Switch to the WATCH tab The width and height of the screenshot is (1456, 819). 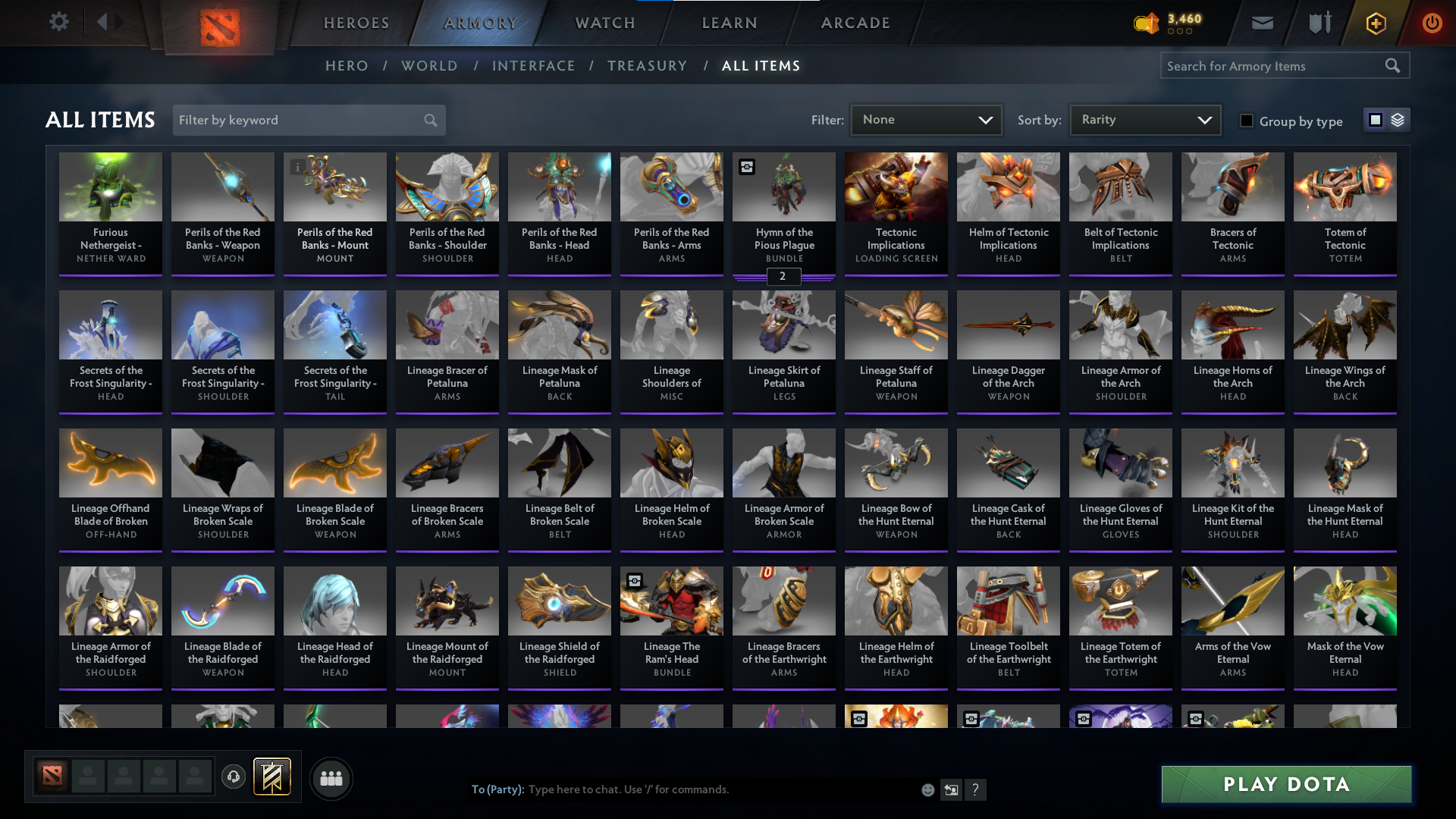pos(603,23)
